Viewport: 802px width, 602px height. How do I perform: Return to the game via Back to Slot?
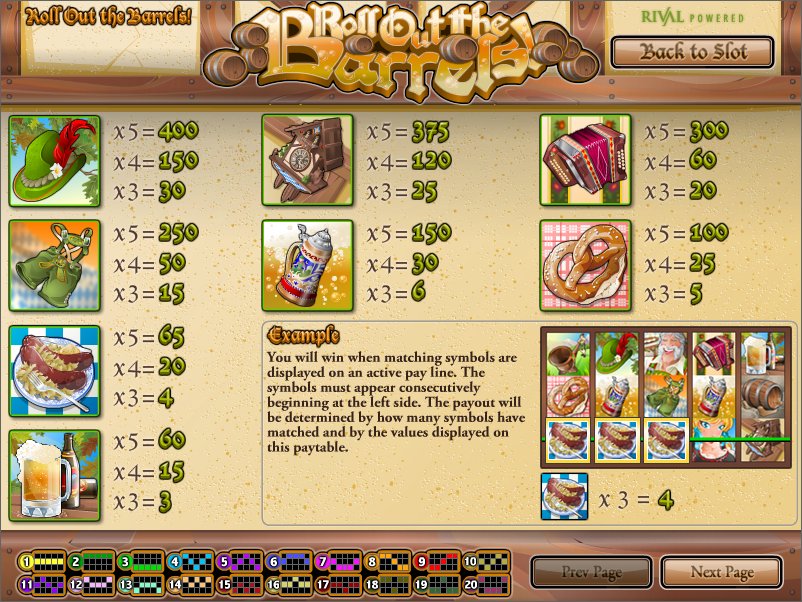[693, 52]
